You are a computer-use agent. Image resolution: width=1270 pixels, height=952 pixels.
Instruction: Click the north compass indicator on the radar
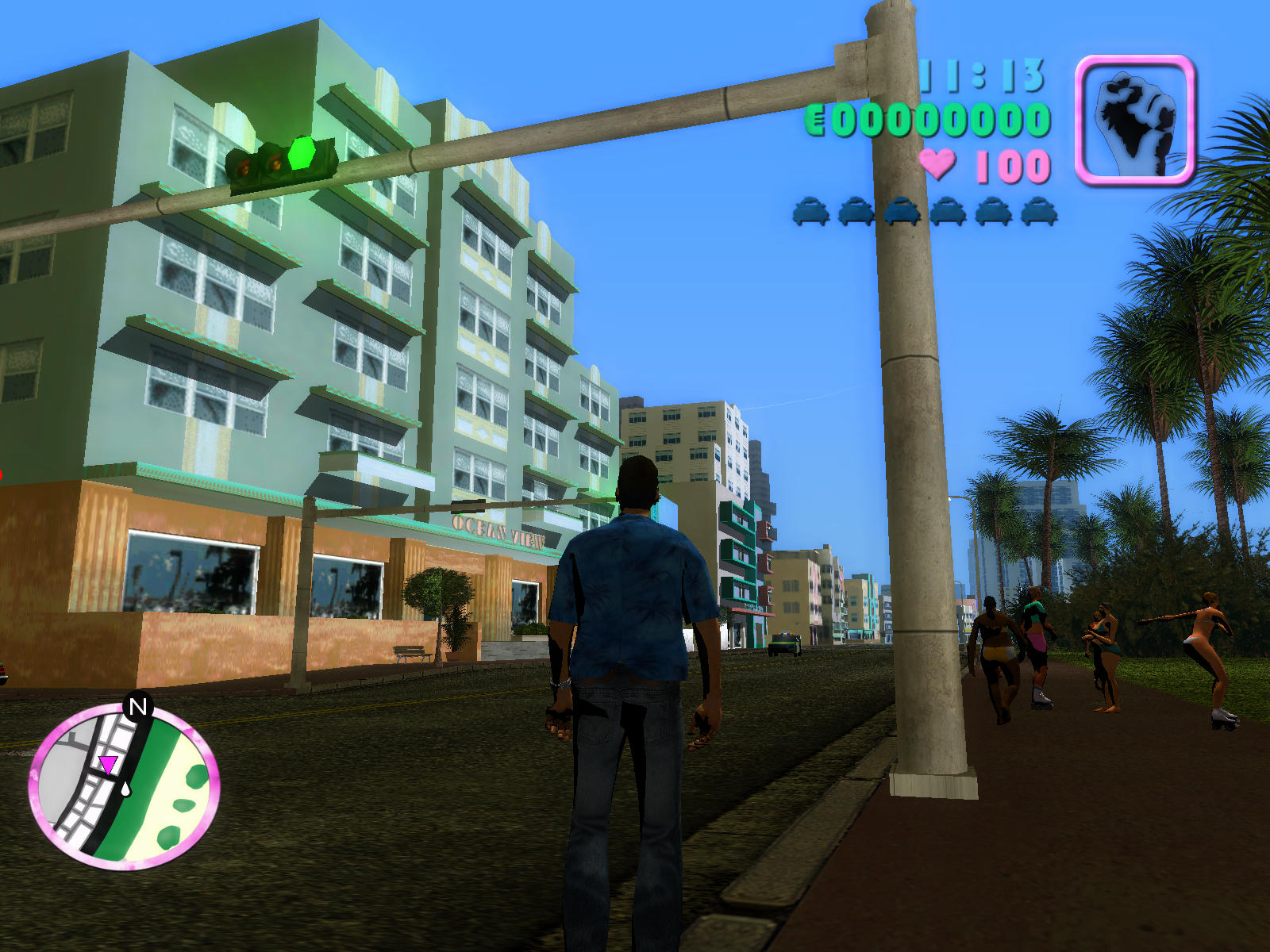click(138, 706)
